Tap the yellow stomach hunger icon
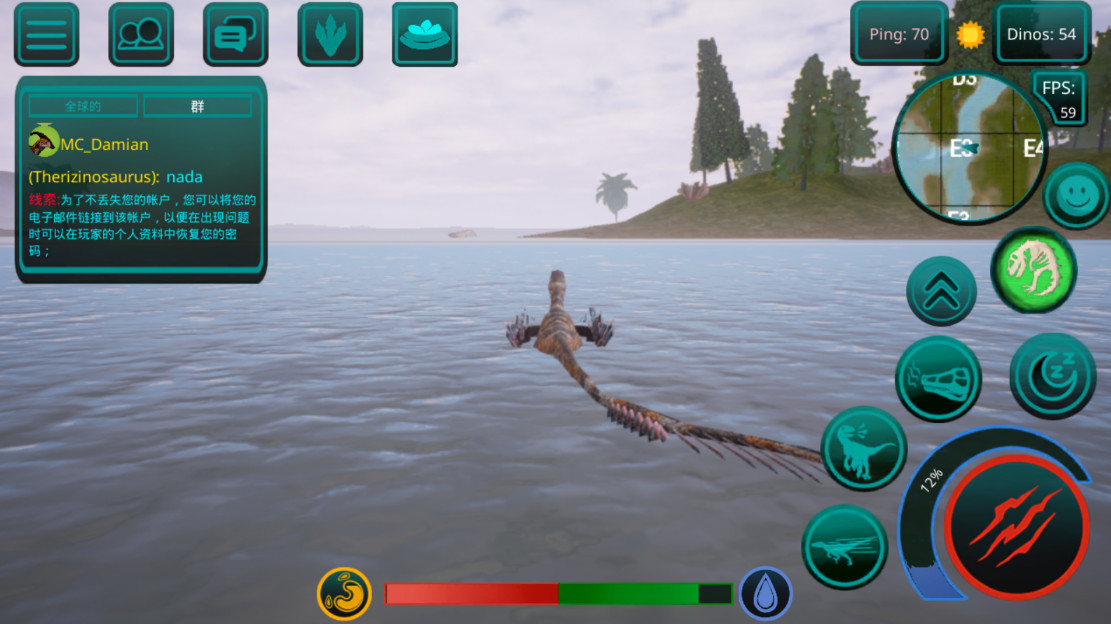 pos(345,593)
